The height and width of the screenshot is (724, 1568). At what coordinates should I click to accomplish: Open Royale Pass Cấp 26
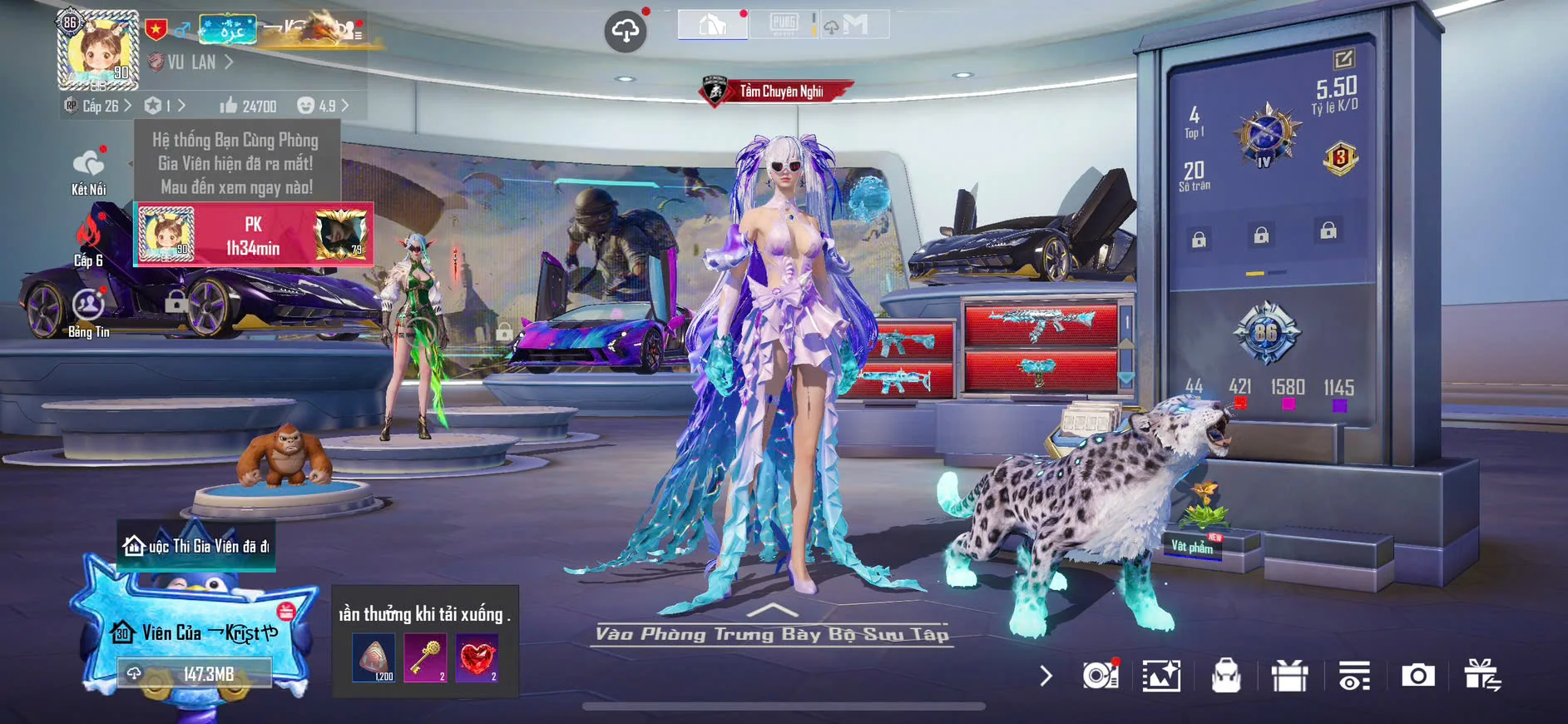click(x=99, y=107)
